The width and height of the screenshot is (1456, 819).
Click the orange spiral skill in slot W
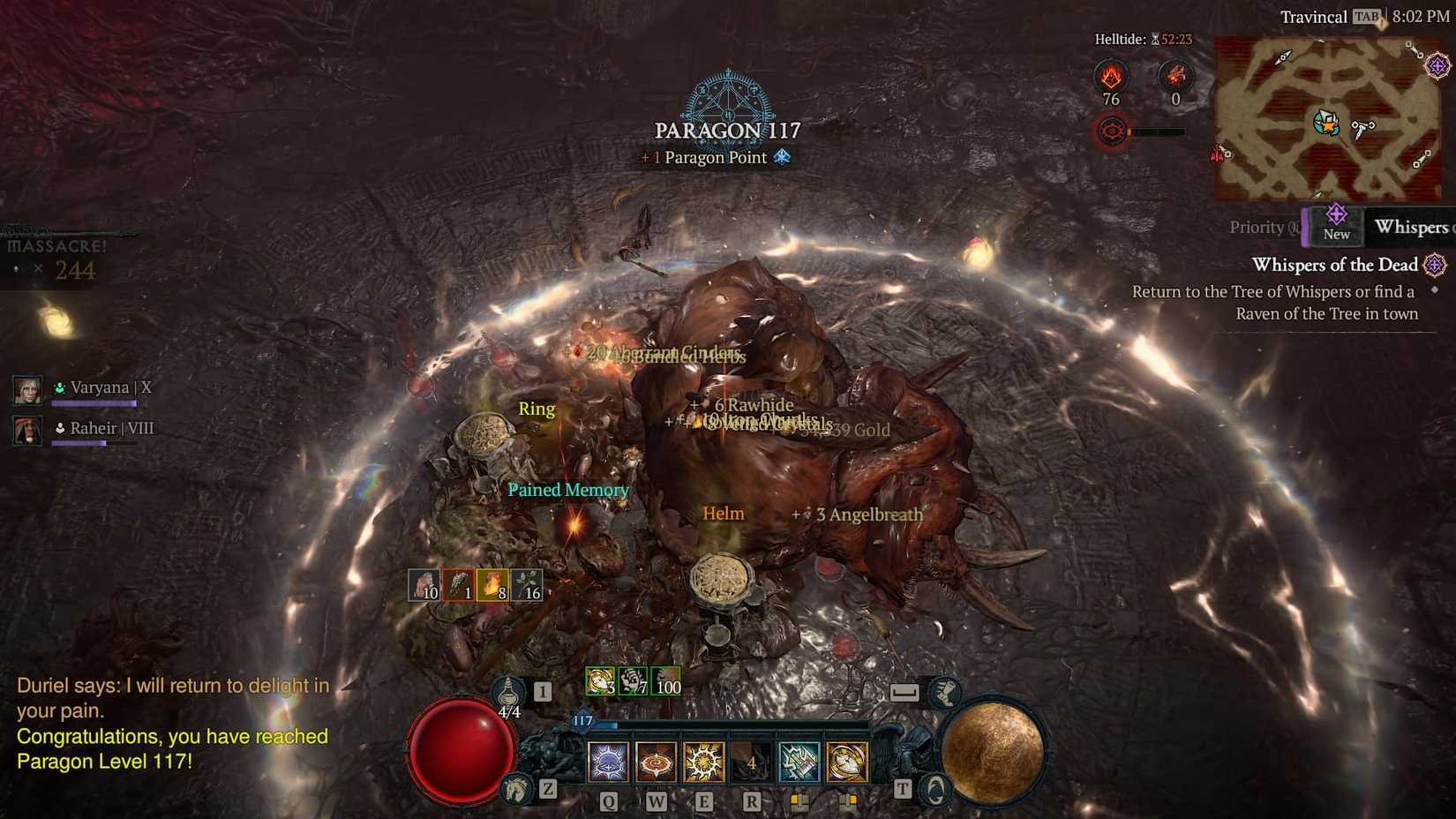[x=654, y=762]
